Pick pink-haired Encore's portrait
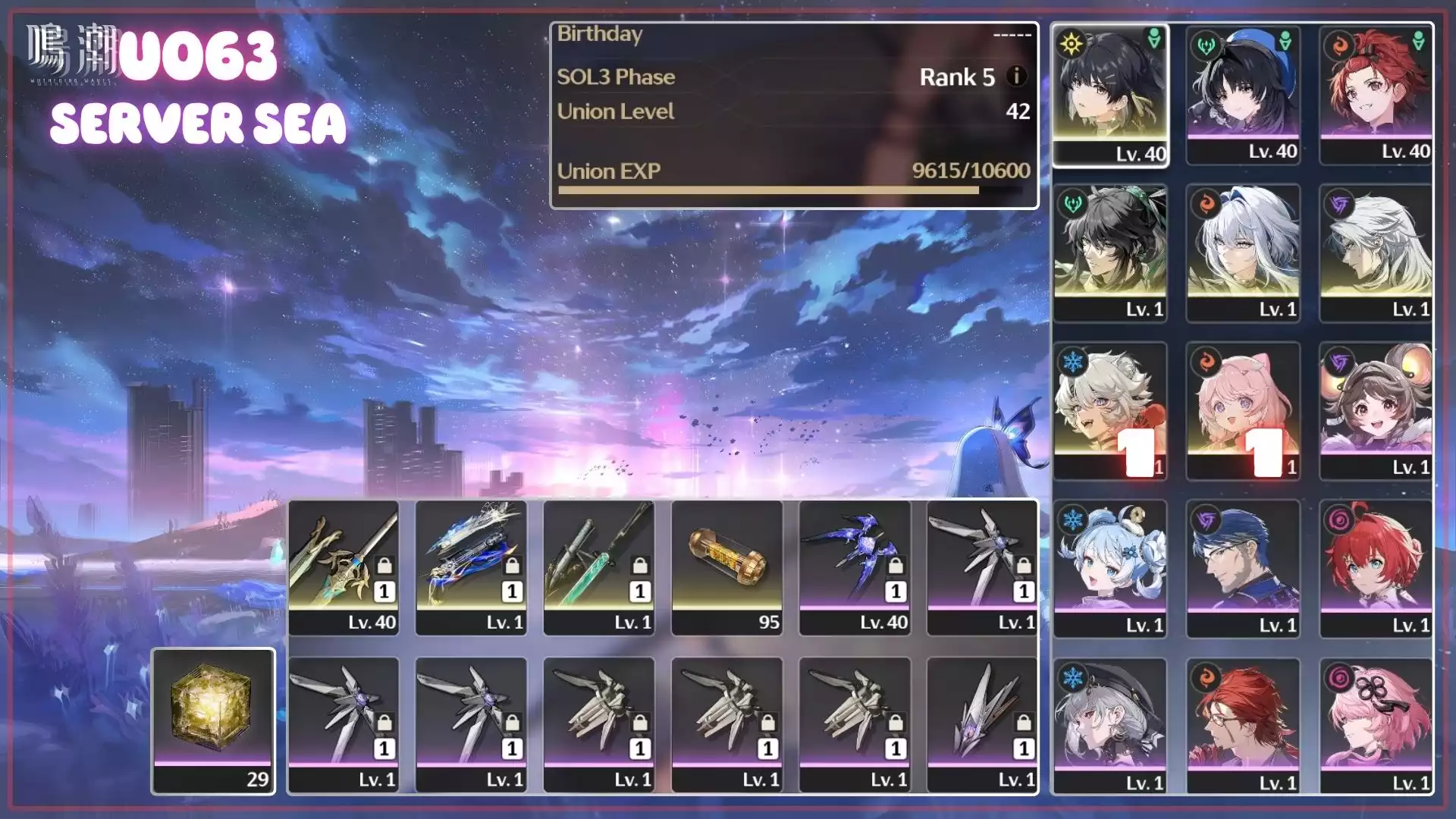1456x819 pixels. (1243, 410)
